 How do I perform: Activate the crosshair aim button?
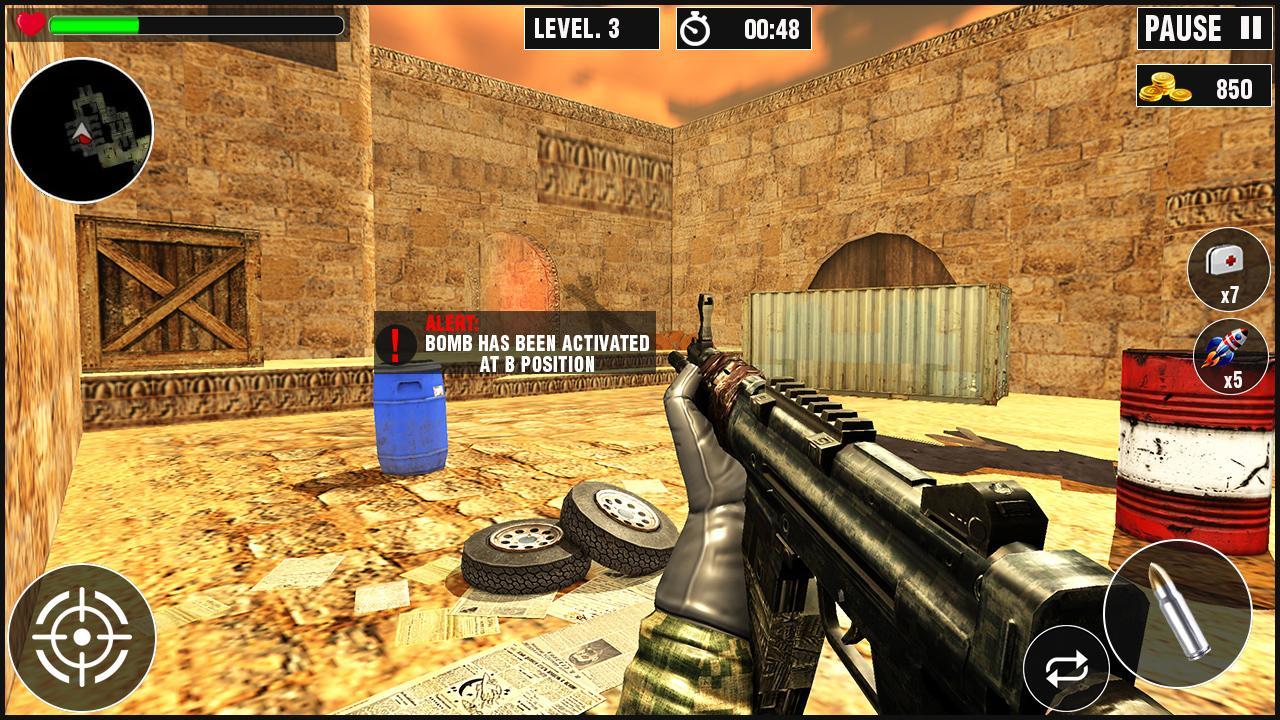(x=81, y=638)
